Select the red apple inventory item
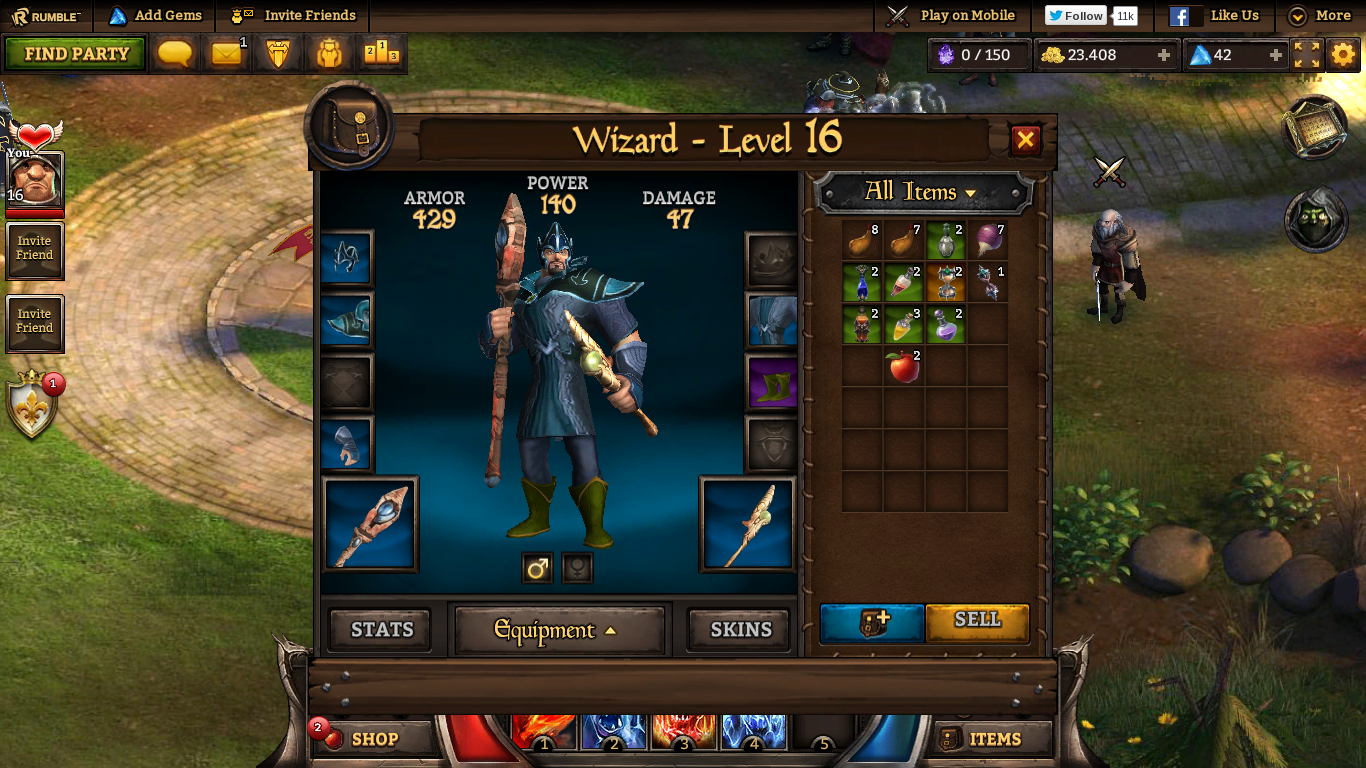 pos(903,366)
